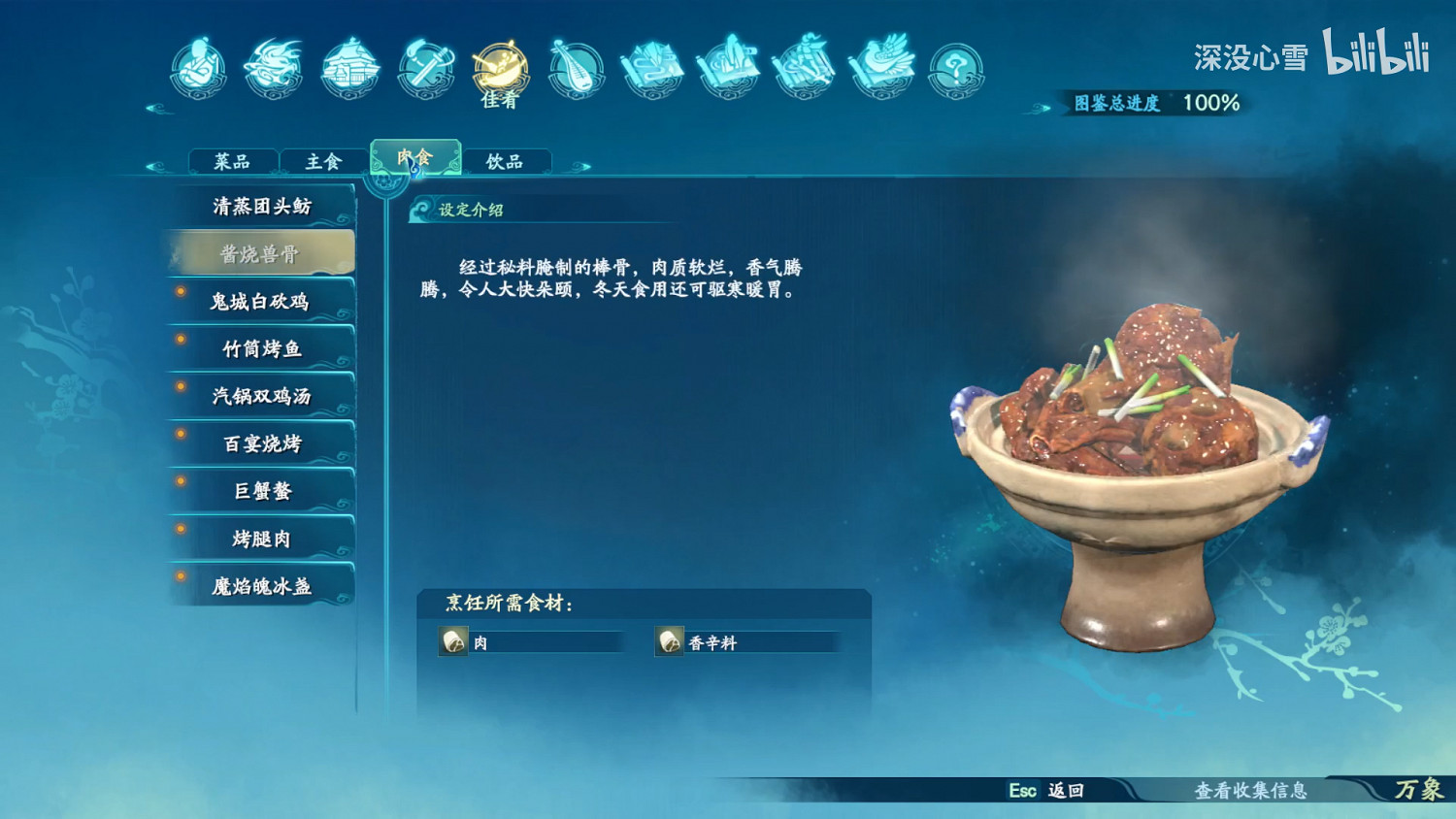Click 返回 to go back
The height and width of the screenshot is (819, 1456).
pyautogui.click(x=1058, y=792)
